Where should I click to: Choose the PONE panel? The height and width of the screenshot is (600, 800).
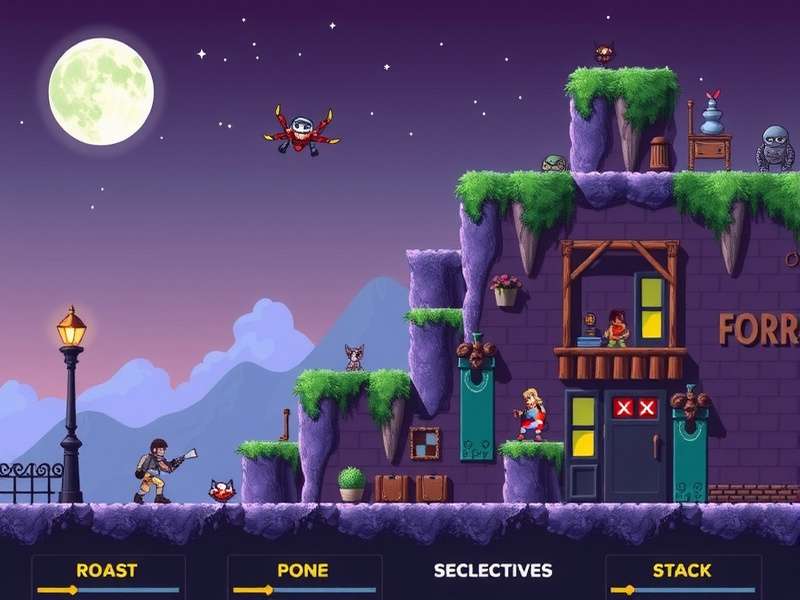click(302, 571)
